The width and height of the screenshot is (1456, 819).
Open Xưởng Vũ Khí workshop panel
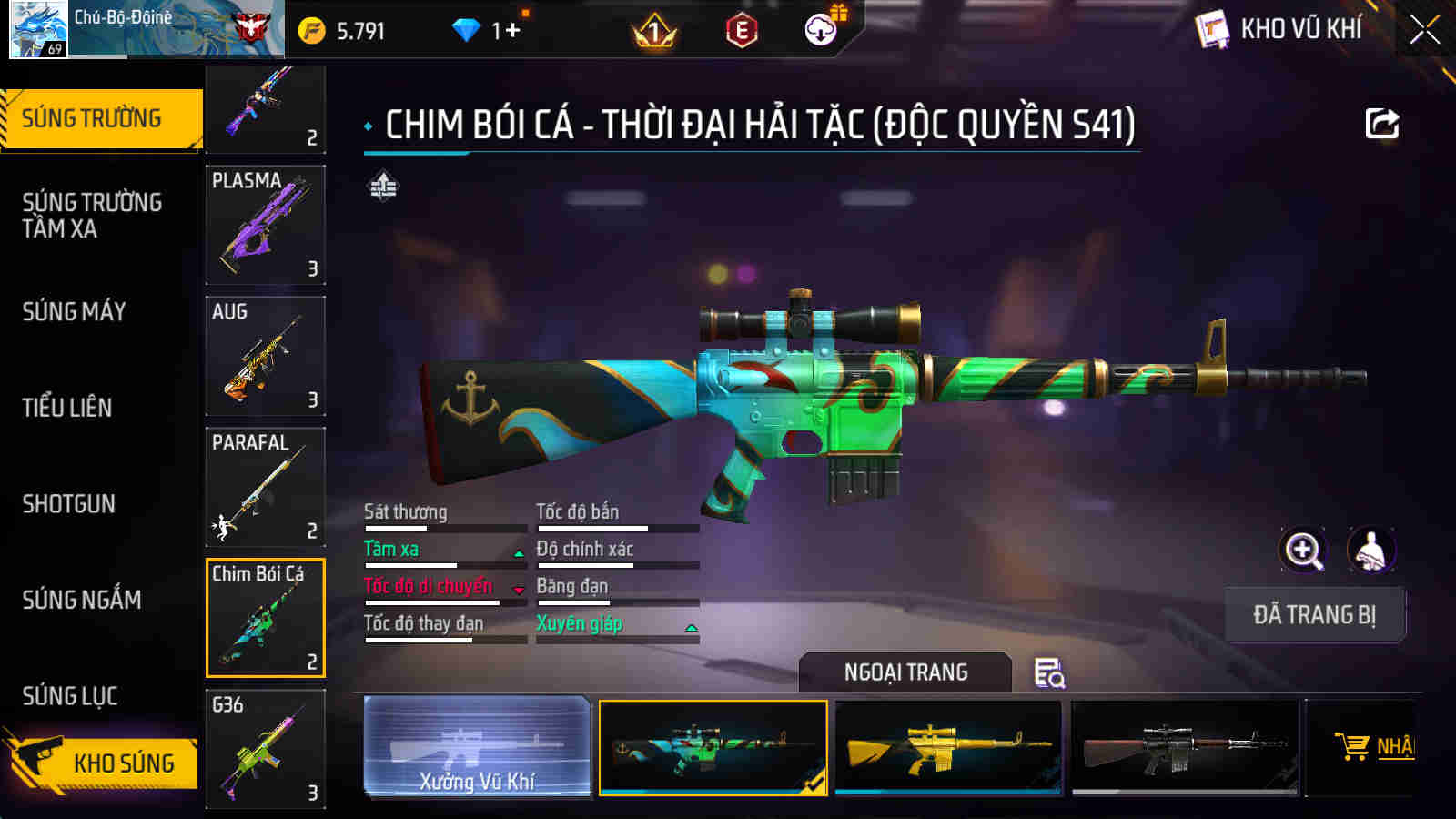(476, 748)
